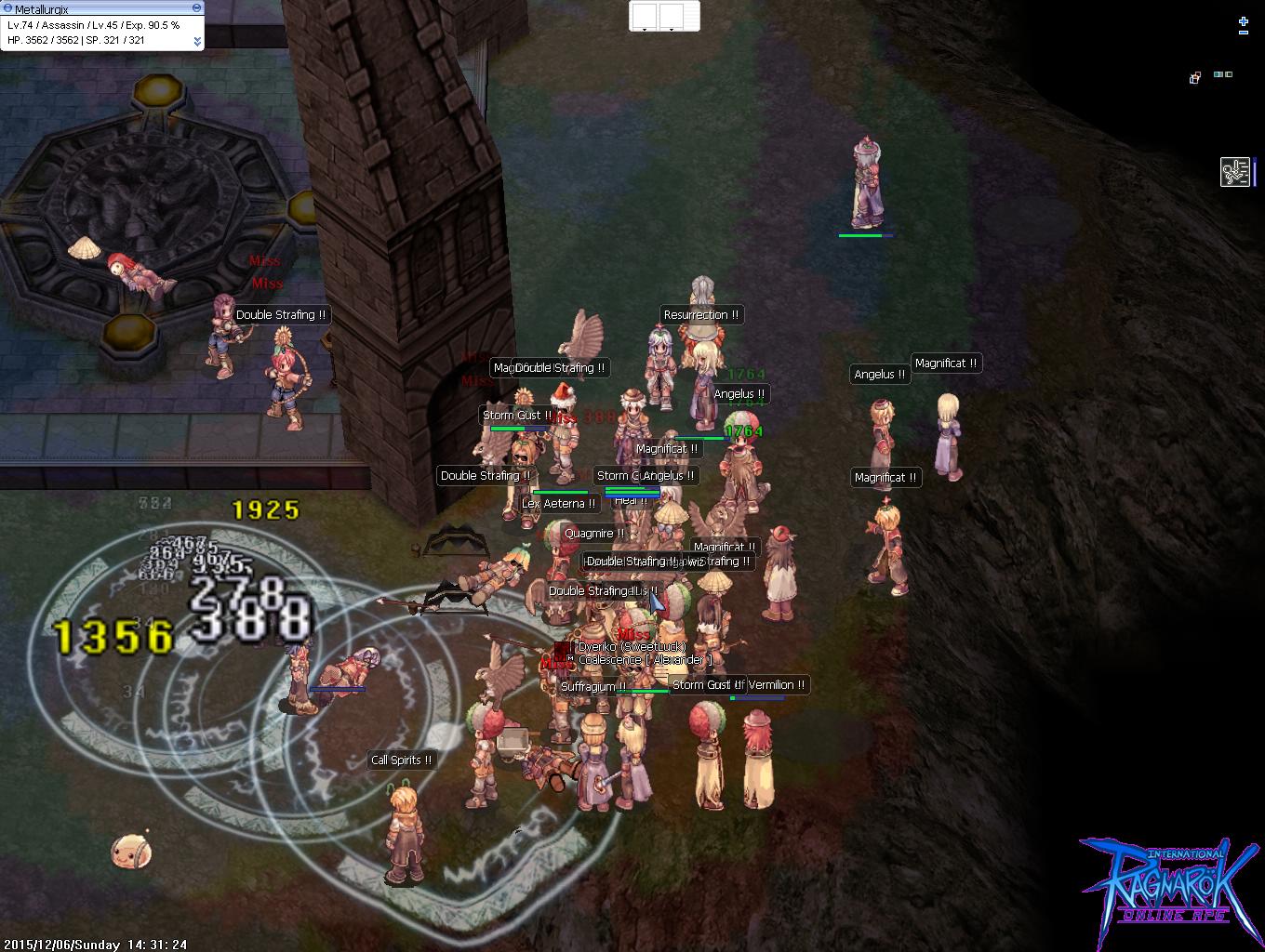Image resolution: width=1265 pixels, height=952 pixels.
Task: Click the character action icon near the right edge
Action: click(x=1235, y=173)
